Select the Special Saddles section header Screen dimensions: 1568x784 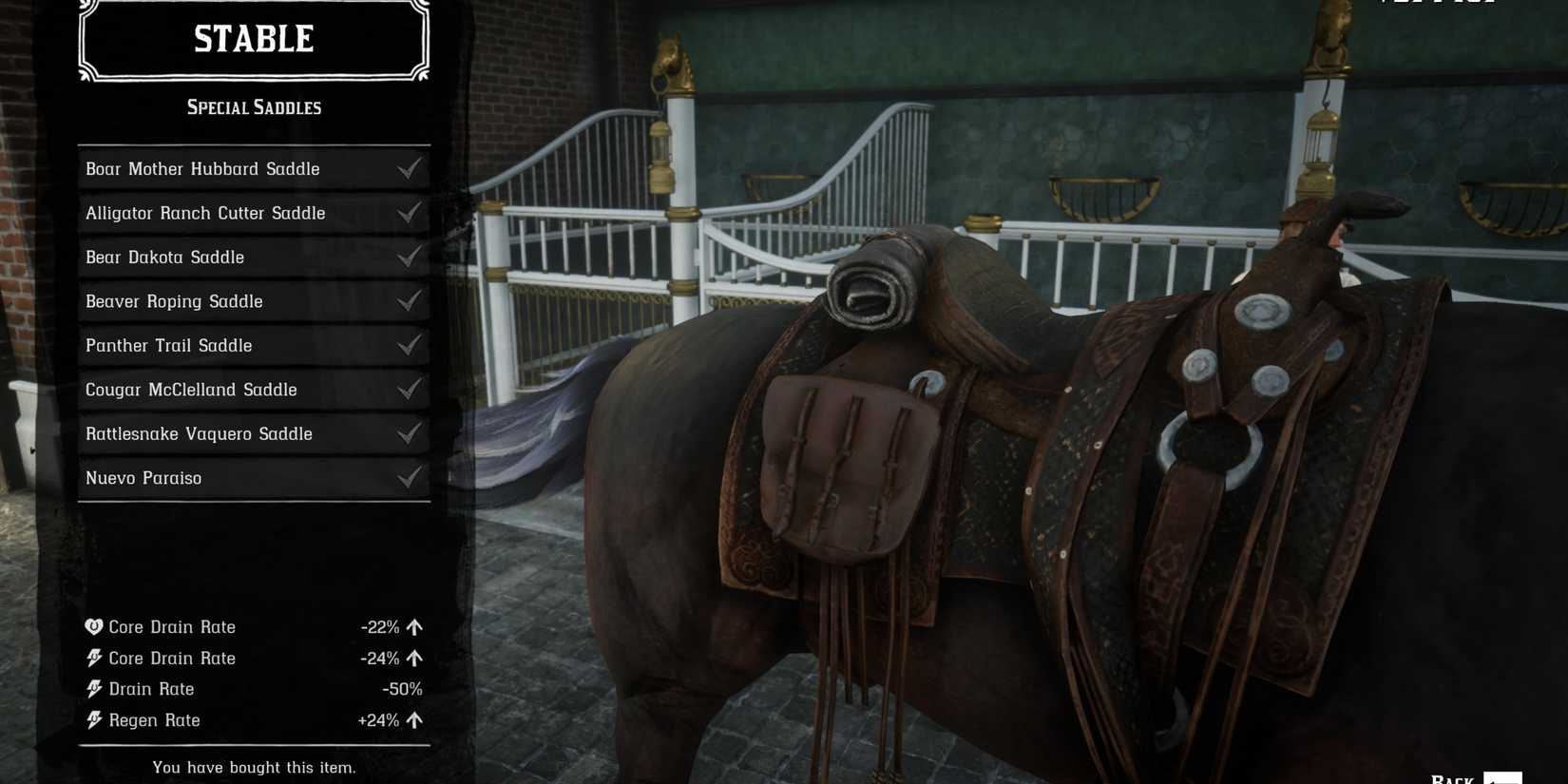(x=253, y=107)
